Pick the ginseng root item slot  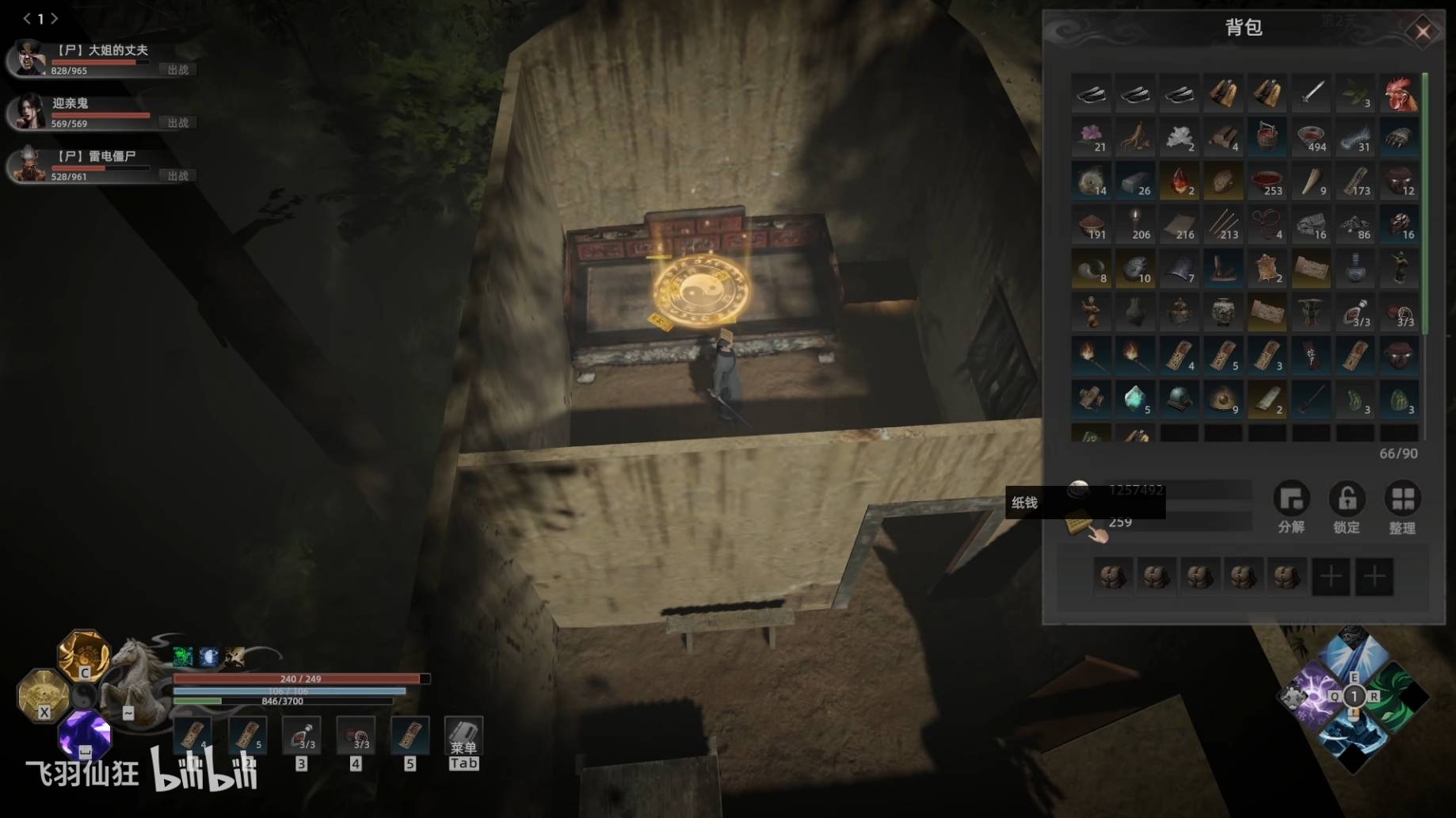pyautogui.click(x=1135, y=137)
